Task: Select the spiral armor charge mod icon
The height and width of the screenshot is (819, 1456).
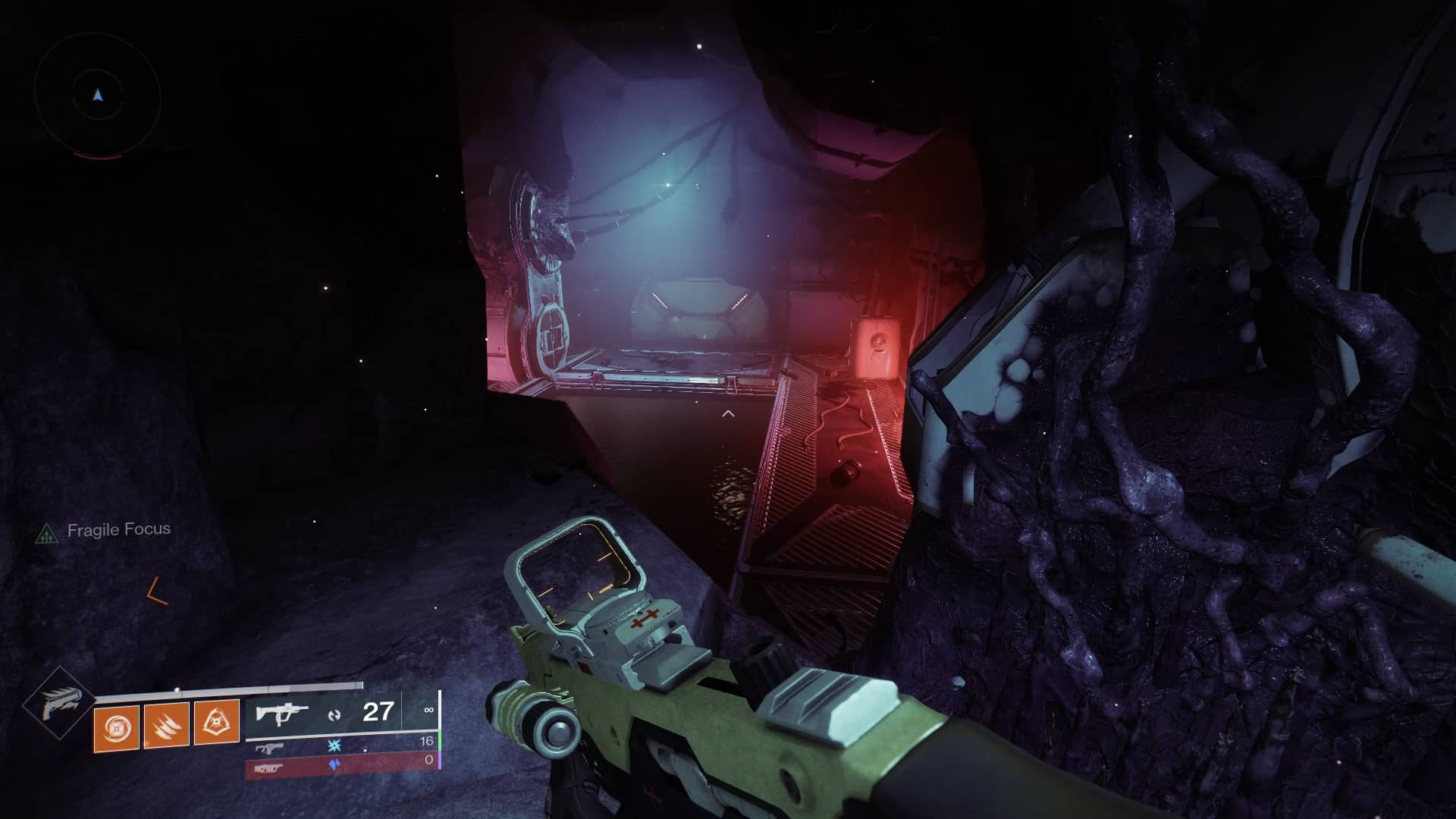Action: (x=115, y=728)
